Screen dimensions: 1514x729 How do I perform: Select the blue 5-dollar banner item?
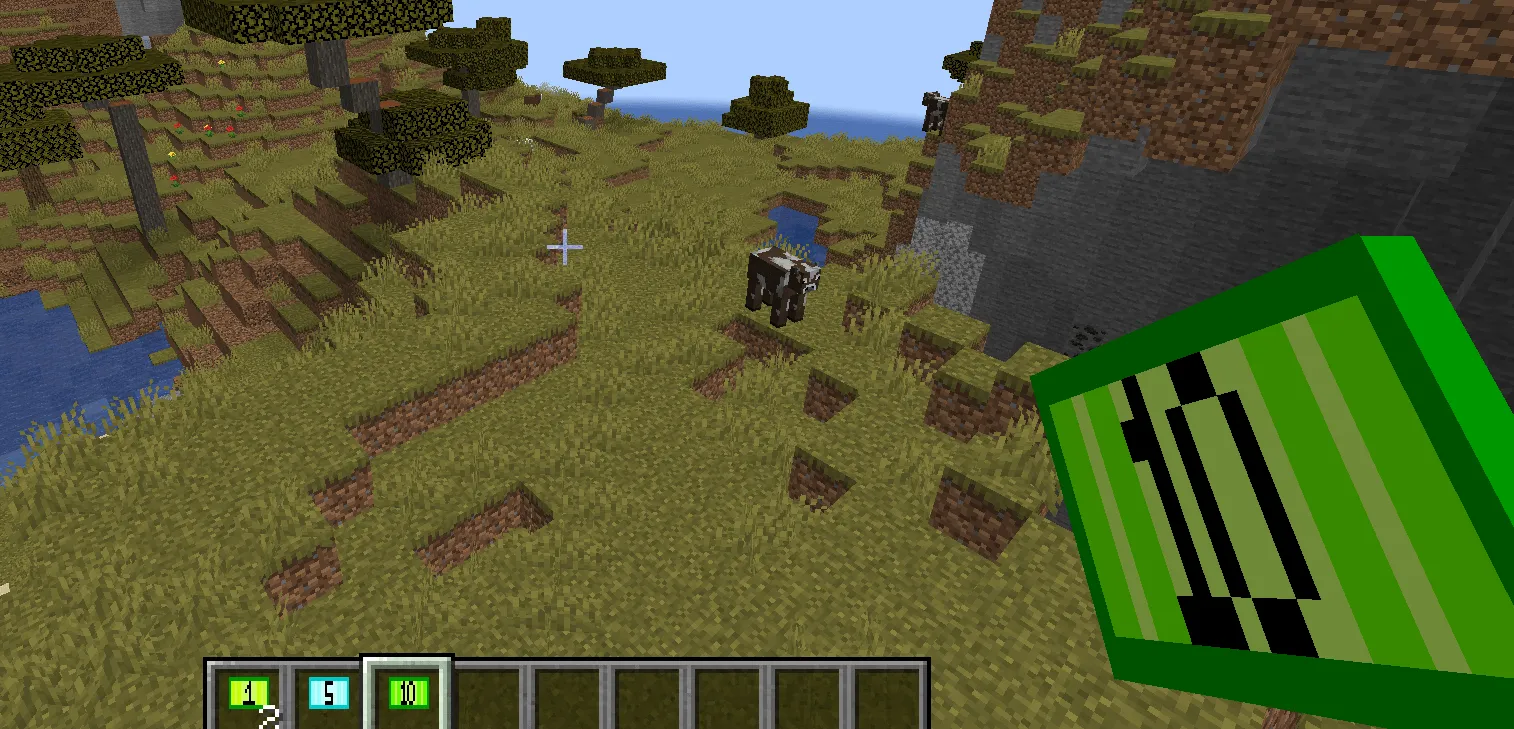click(330, 690)
